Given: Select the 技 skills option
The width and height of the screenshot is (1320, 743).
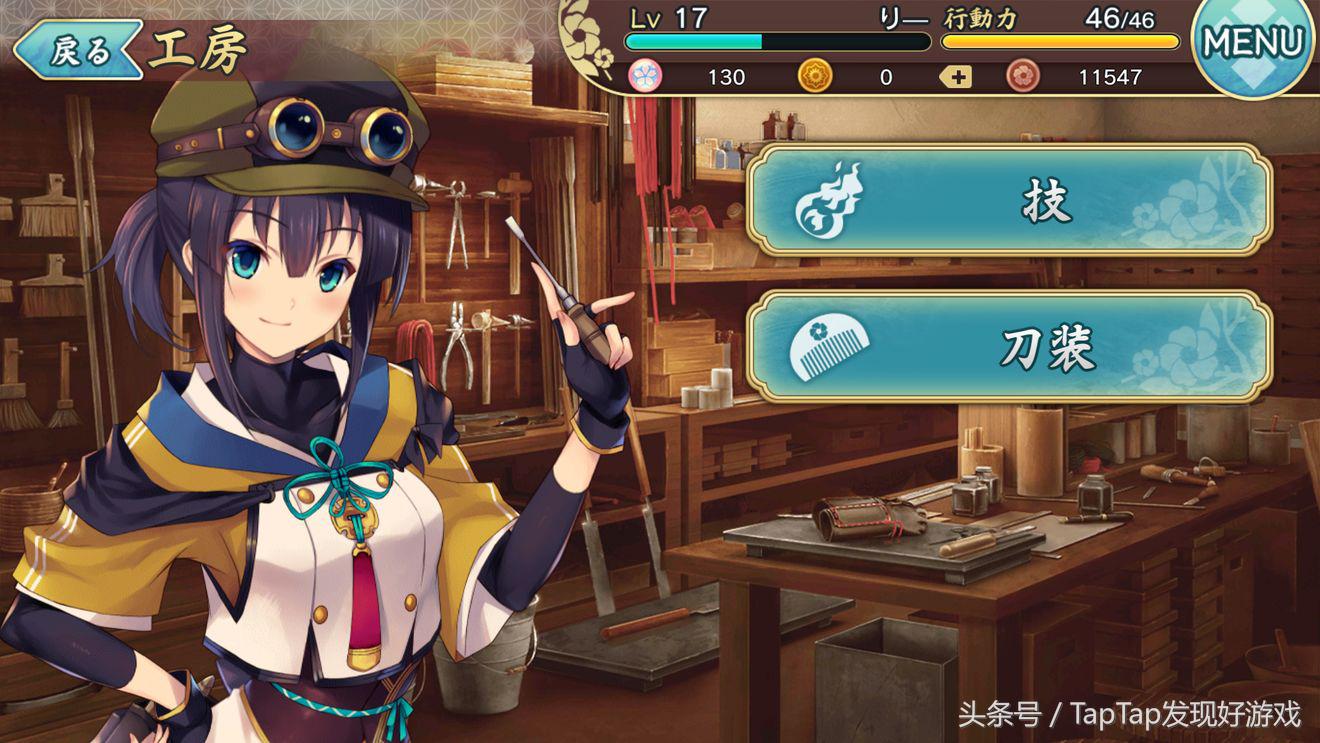Looking at the screenshot, I should (x=1009, y=201).
